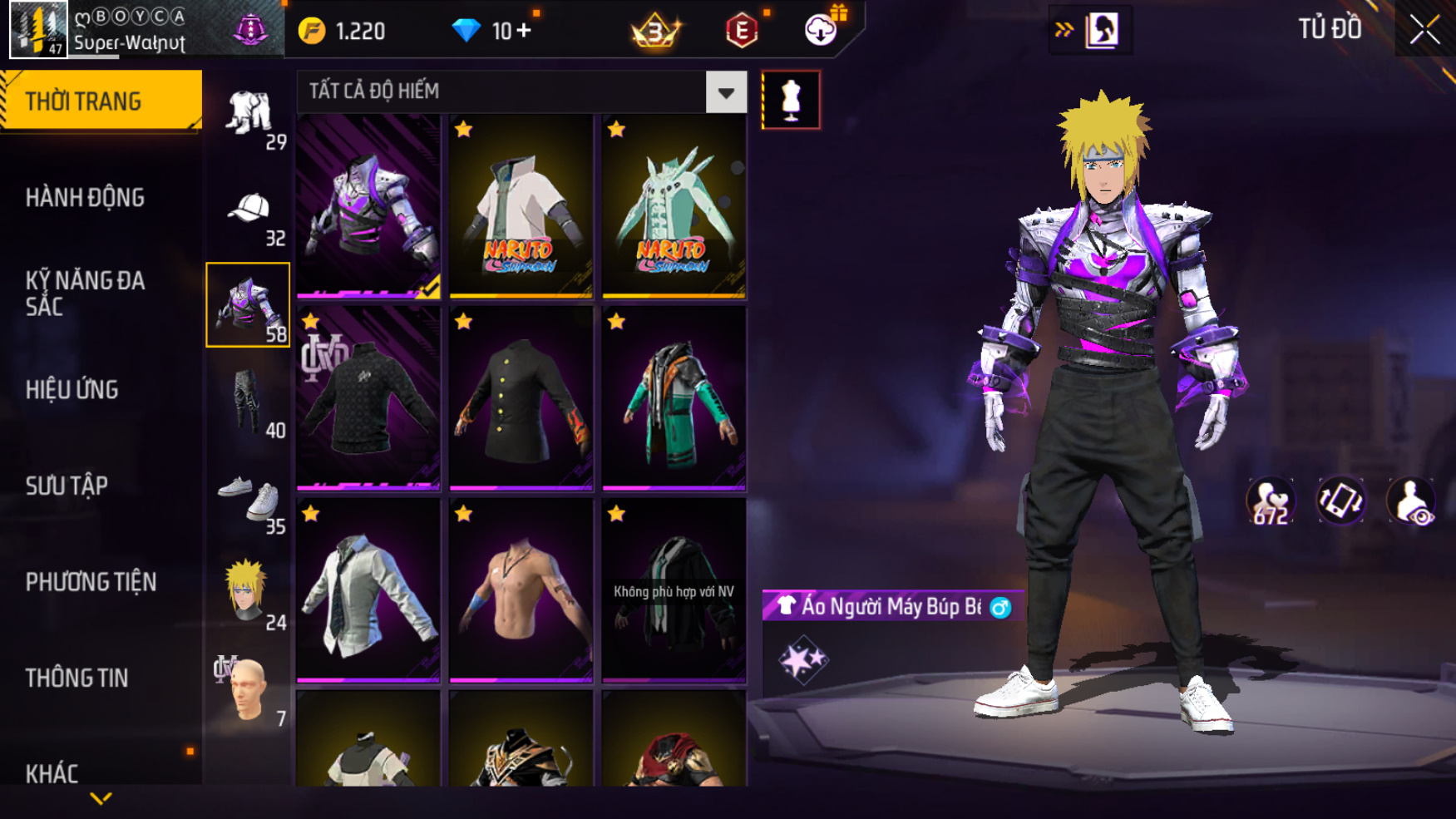The image size is (1456, 819).
Task: Select the Hiệu Ứng category
Action: tap(72, 390)
